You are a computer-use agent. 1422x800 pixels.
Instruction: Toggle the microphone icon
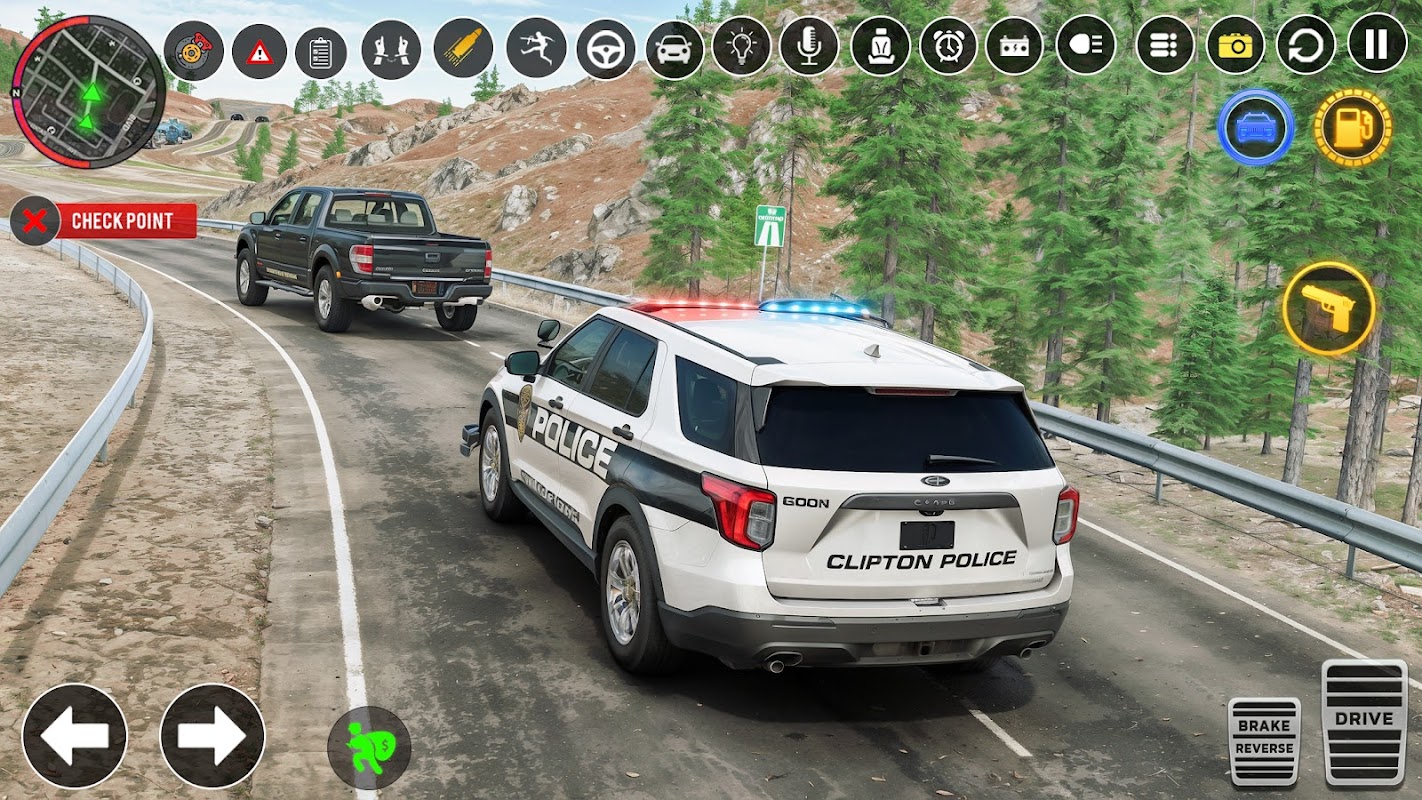(x=809, y=46)
